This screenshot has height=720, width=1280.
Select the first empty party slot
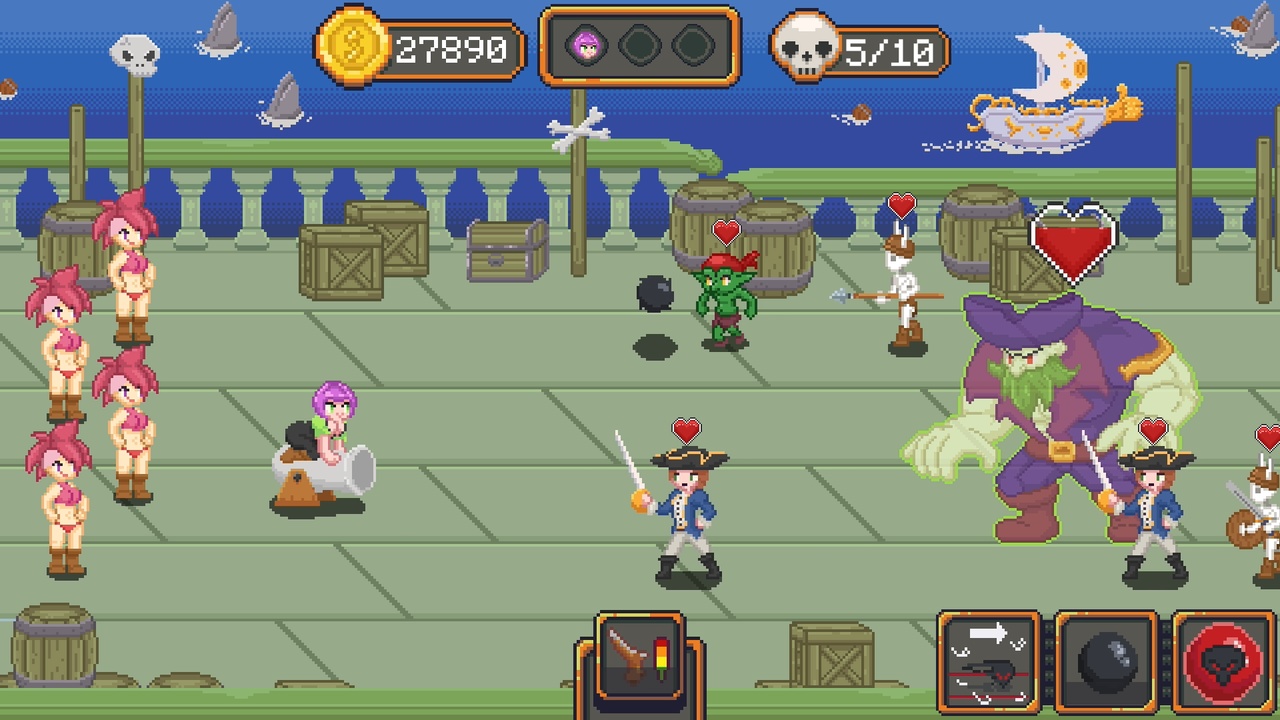tap(641, 45)
